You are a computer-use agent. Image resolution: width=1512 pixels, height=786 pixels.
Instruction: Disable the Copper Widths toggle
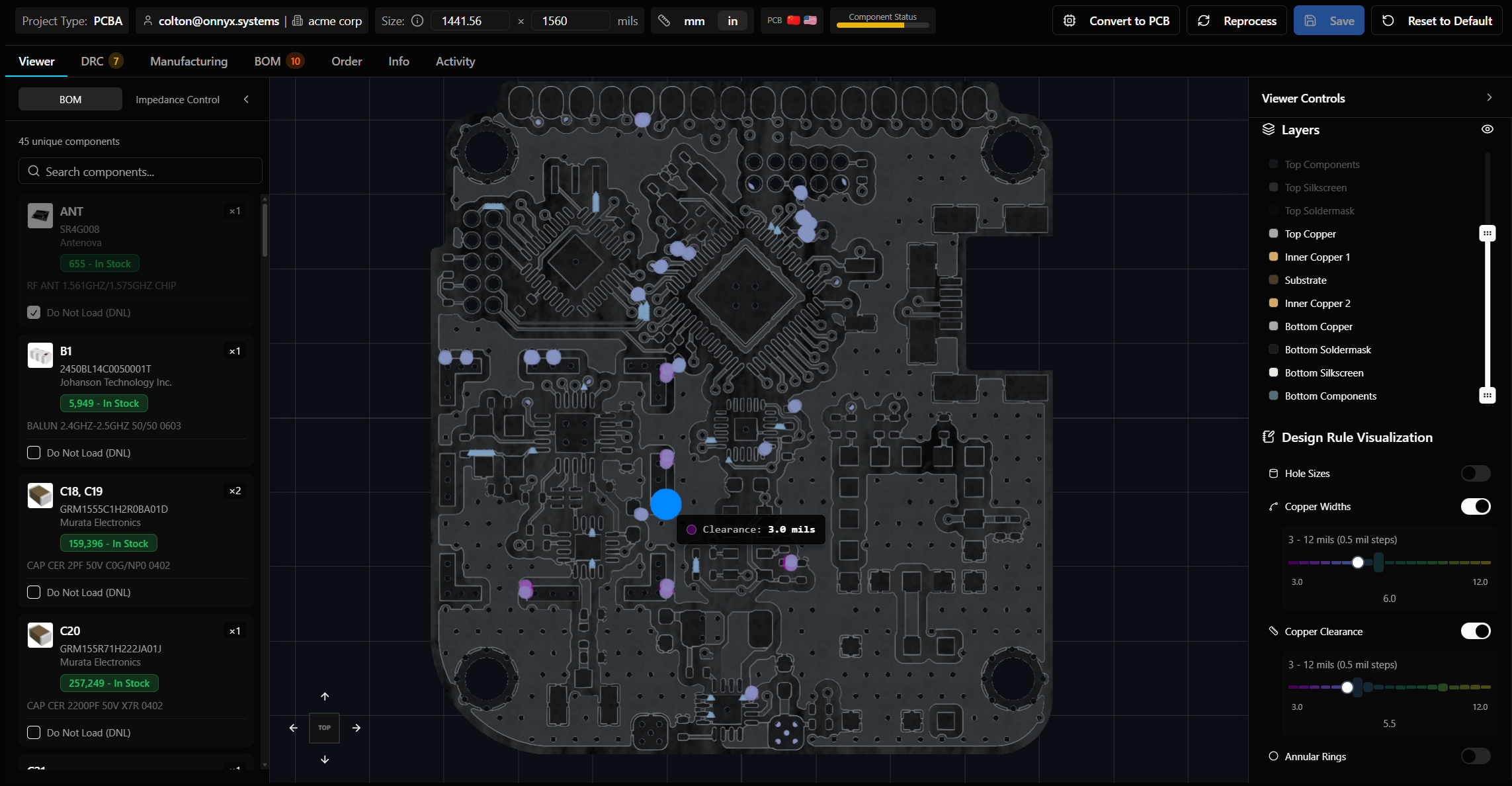pyautogui.click(x=1476, y=506)
